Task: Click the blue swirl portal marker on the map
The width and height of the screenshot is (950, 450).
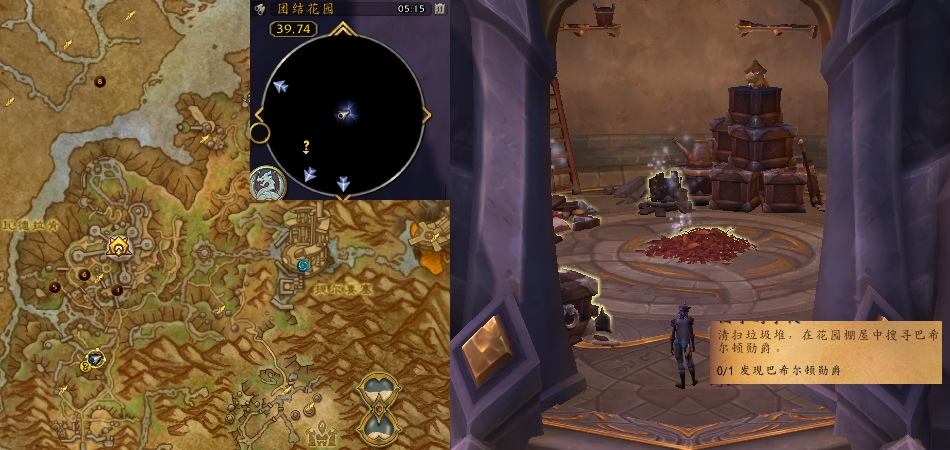Action: (x=304, y=264)
